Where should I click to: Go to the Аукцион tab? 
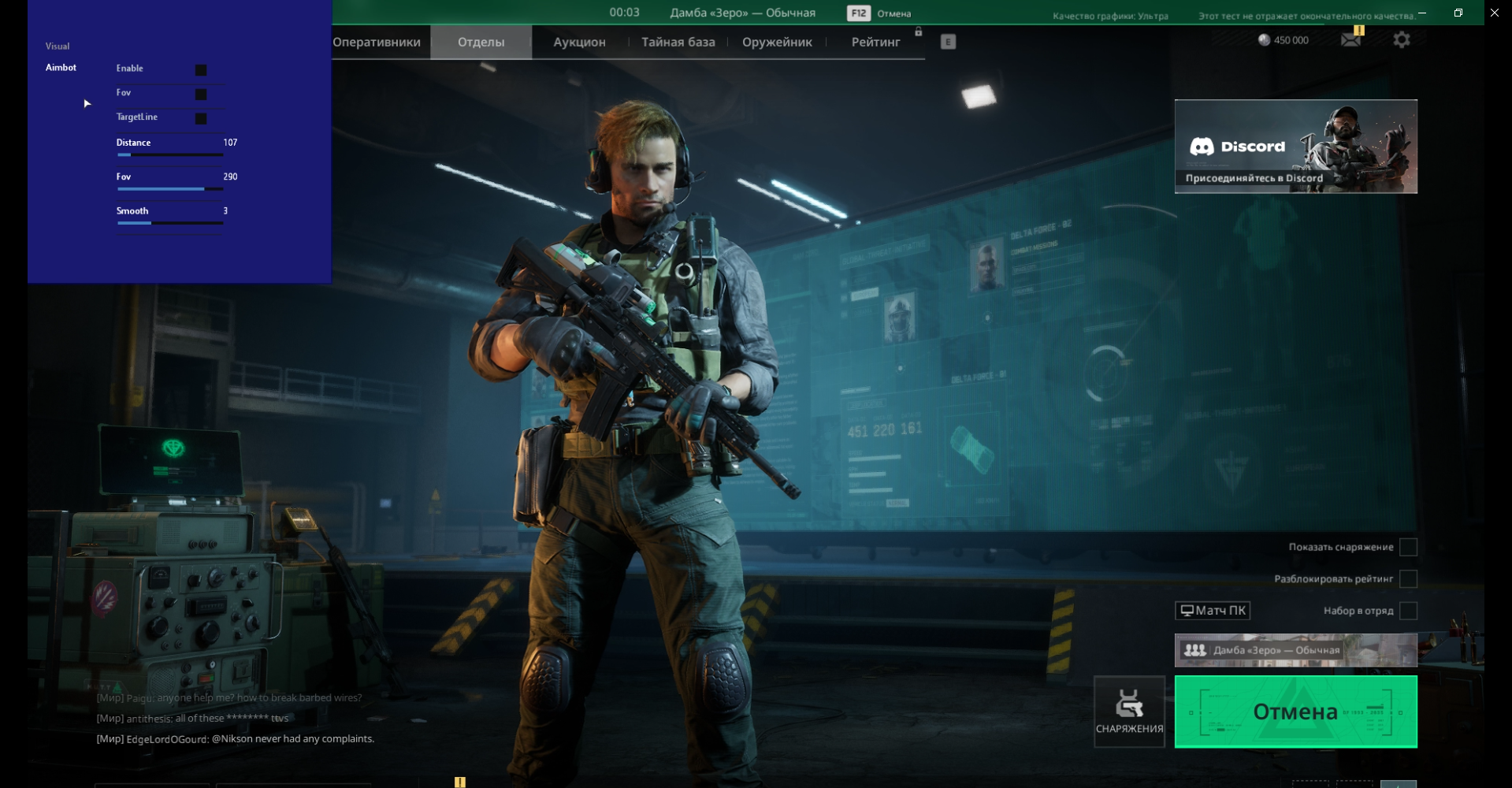pyautogui.click(x=579, y=43)
